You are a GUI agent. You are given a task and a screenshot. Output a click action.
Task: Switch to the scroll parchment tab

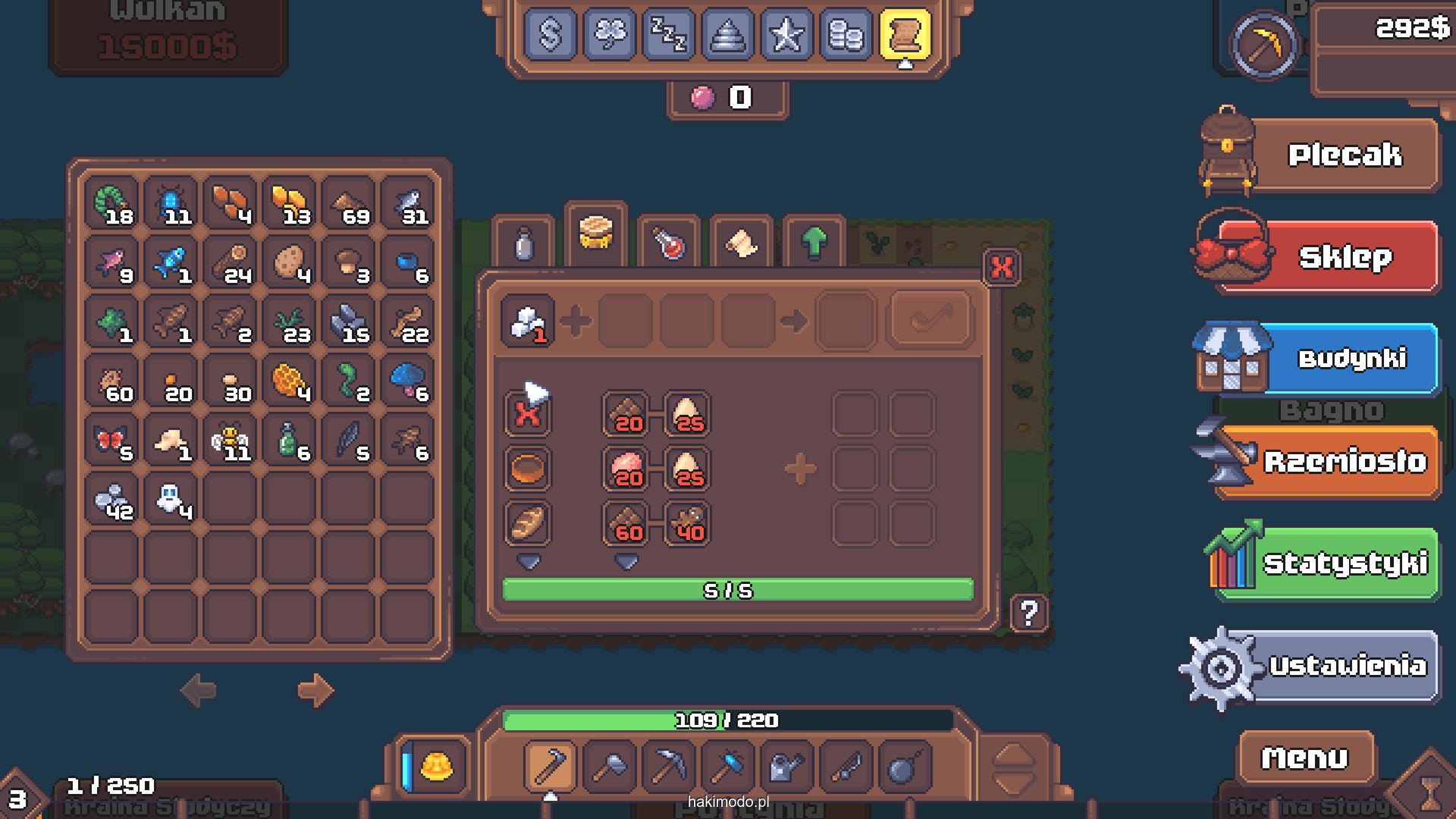pos(741,243)
